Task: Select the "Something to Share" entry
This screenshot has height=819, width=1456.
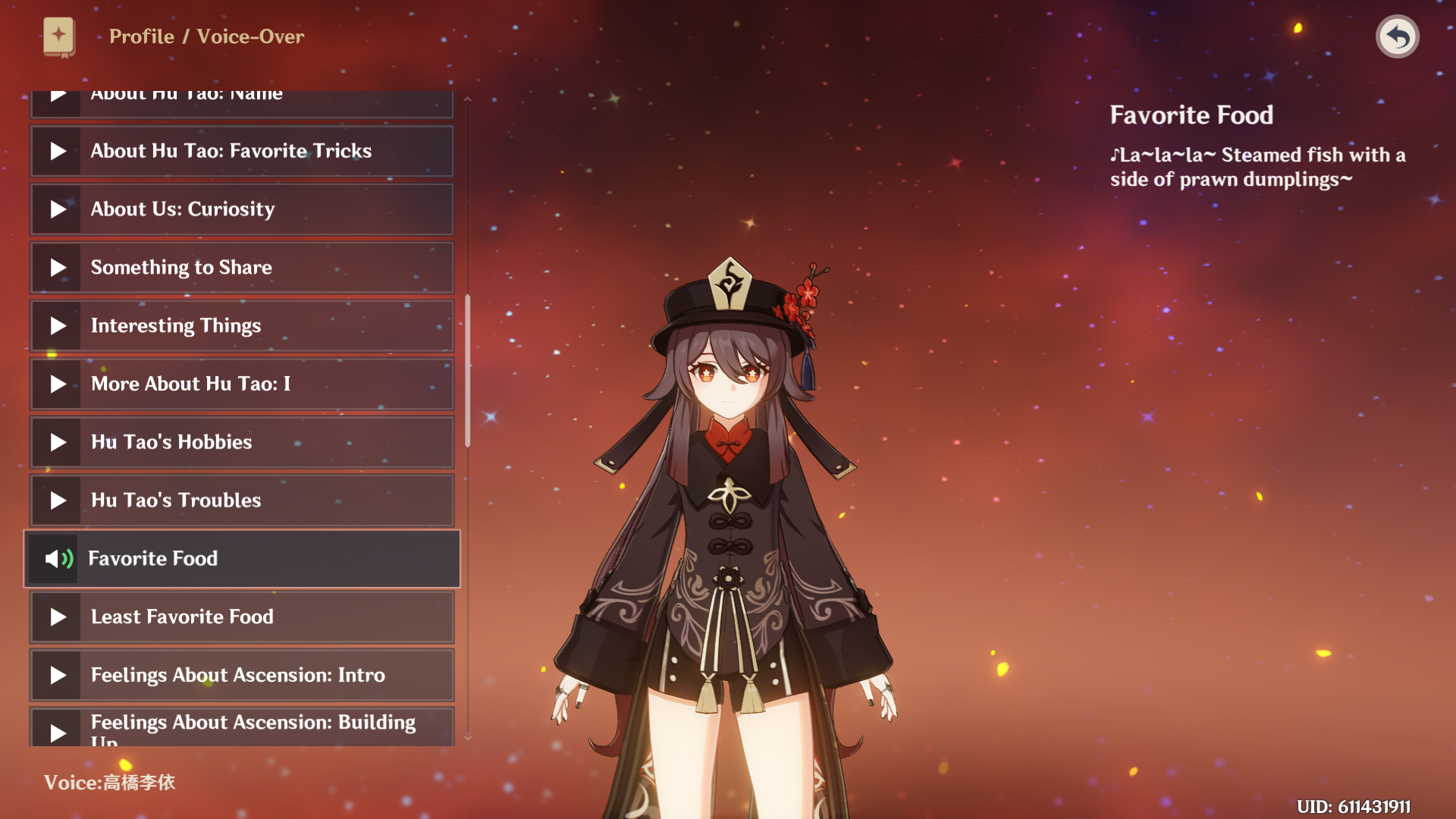Action: [241, 268]
